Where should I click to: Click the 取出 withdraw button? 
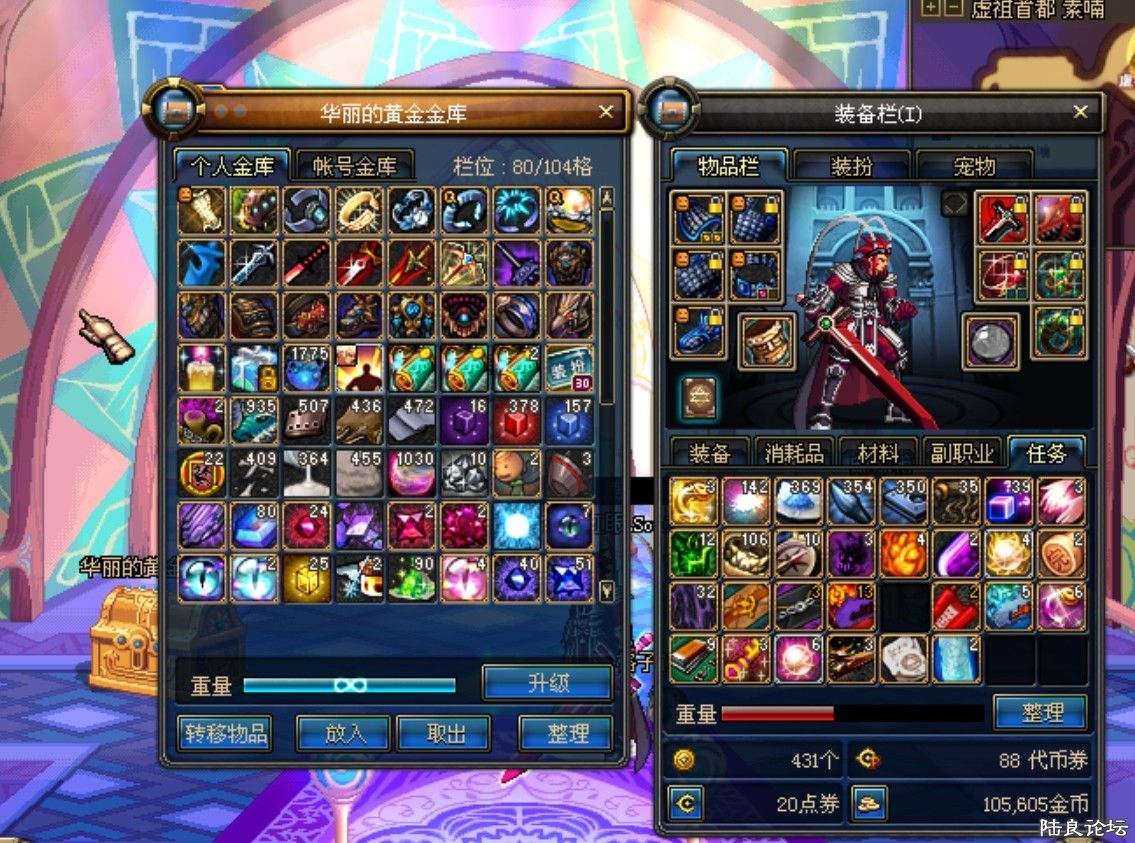pyautogui.click(x=446, y=733)
